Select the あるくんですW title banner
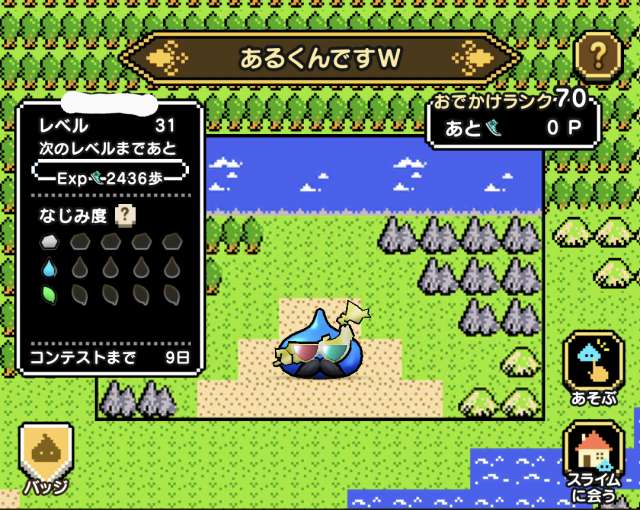The image size is (640, 510). (x=320, y=58)
